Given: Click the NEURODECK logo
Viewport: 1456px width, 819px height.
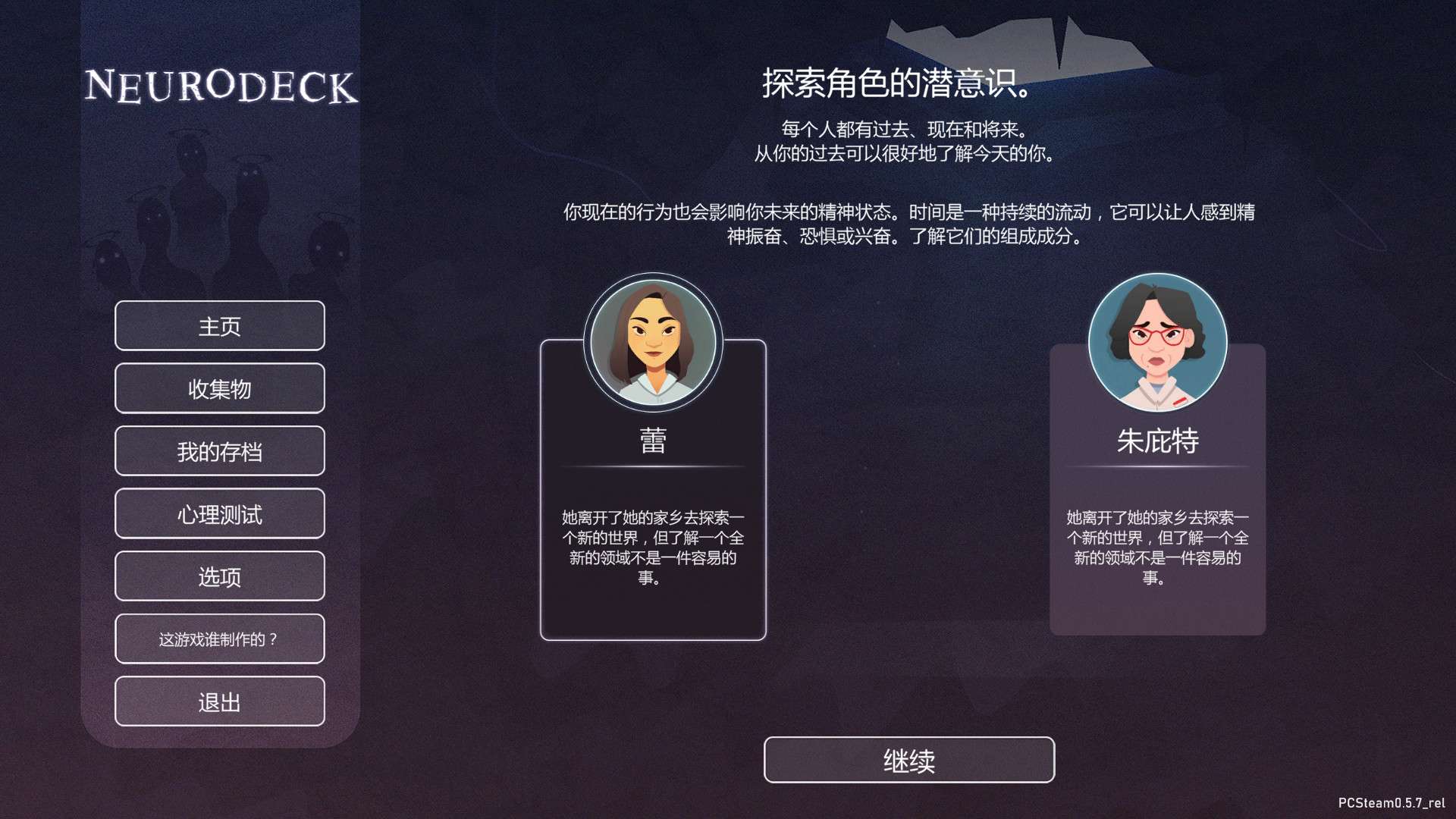Looking at the screenshot, I should pyautogui.click(x=221, y=86).
